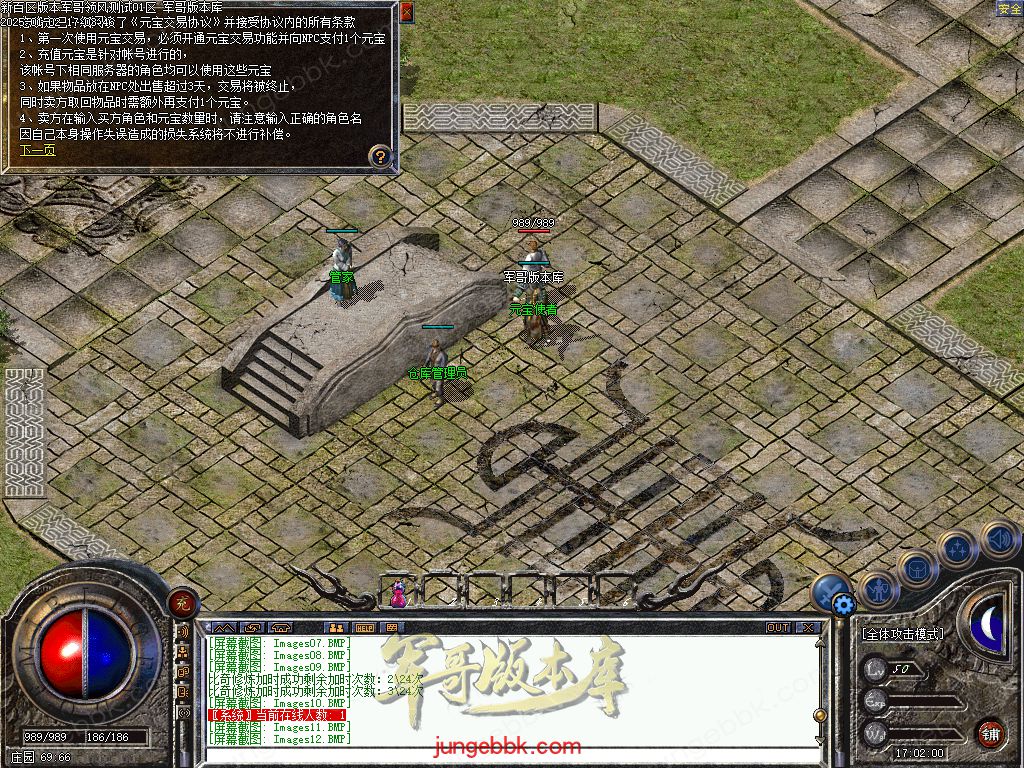Open the blue gear settings icon
Image resolution: width=1024 pixels, height=768 pixels.
[843, 603]
